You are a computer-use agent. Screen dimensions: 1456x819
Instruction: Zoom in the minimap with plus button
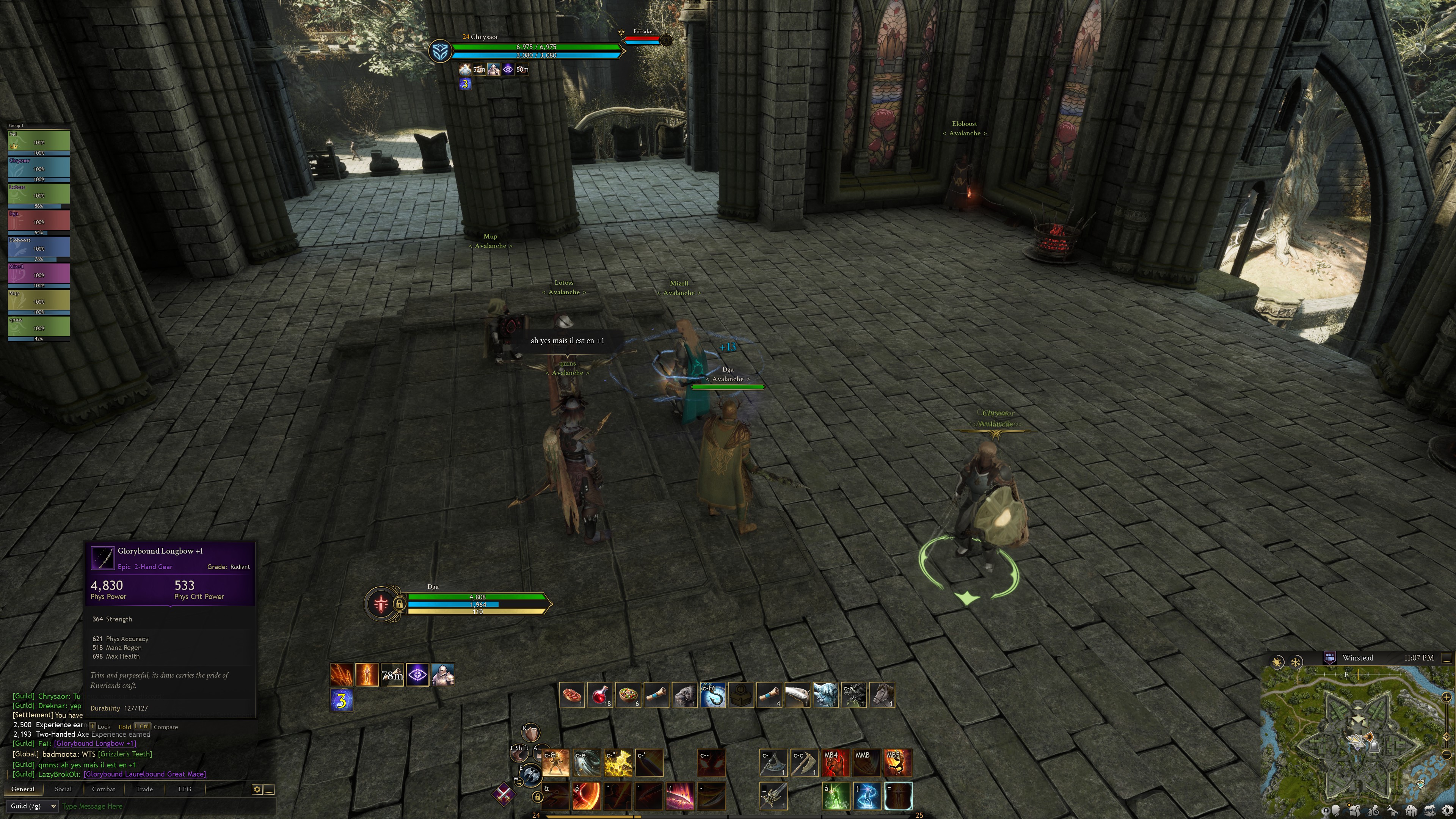tap(1447, 697)
